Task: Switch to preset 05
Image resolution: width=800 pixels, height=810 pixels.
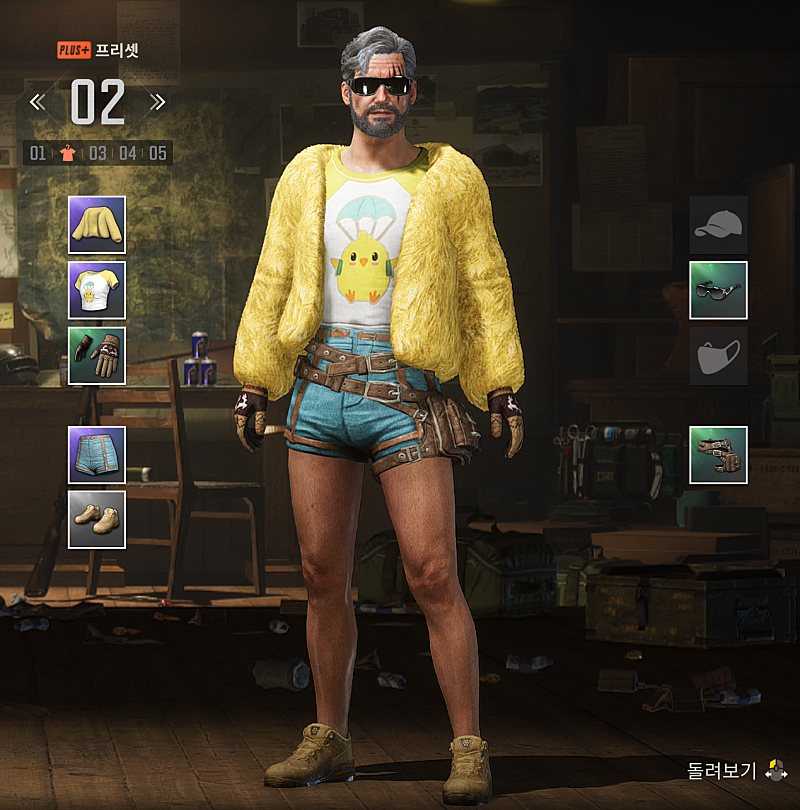Action: click(x=158, y=153)
